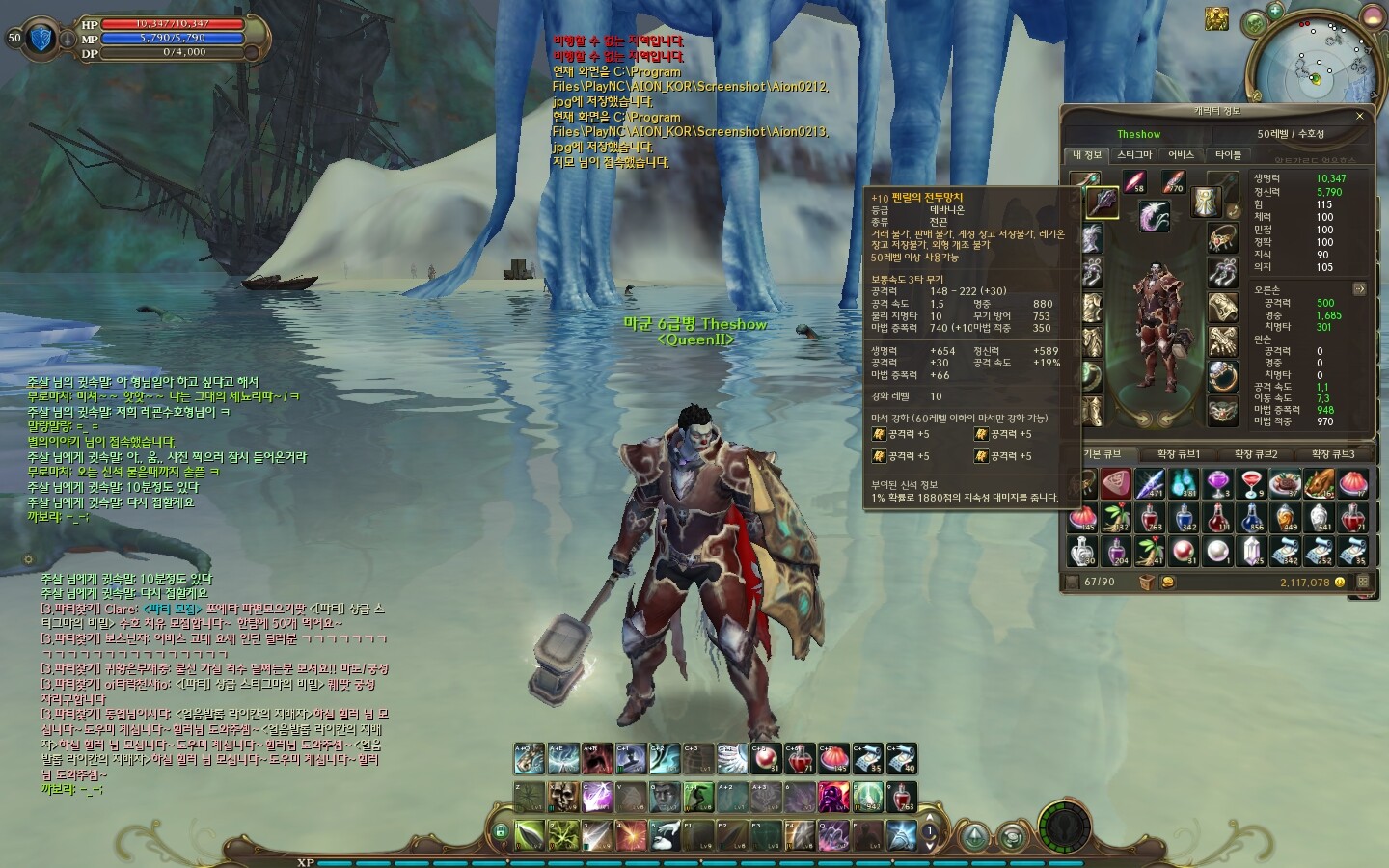Open the 어비스 tab
1389x868 pixels.
pos(1181,154)
